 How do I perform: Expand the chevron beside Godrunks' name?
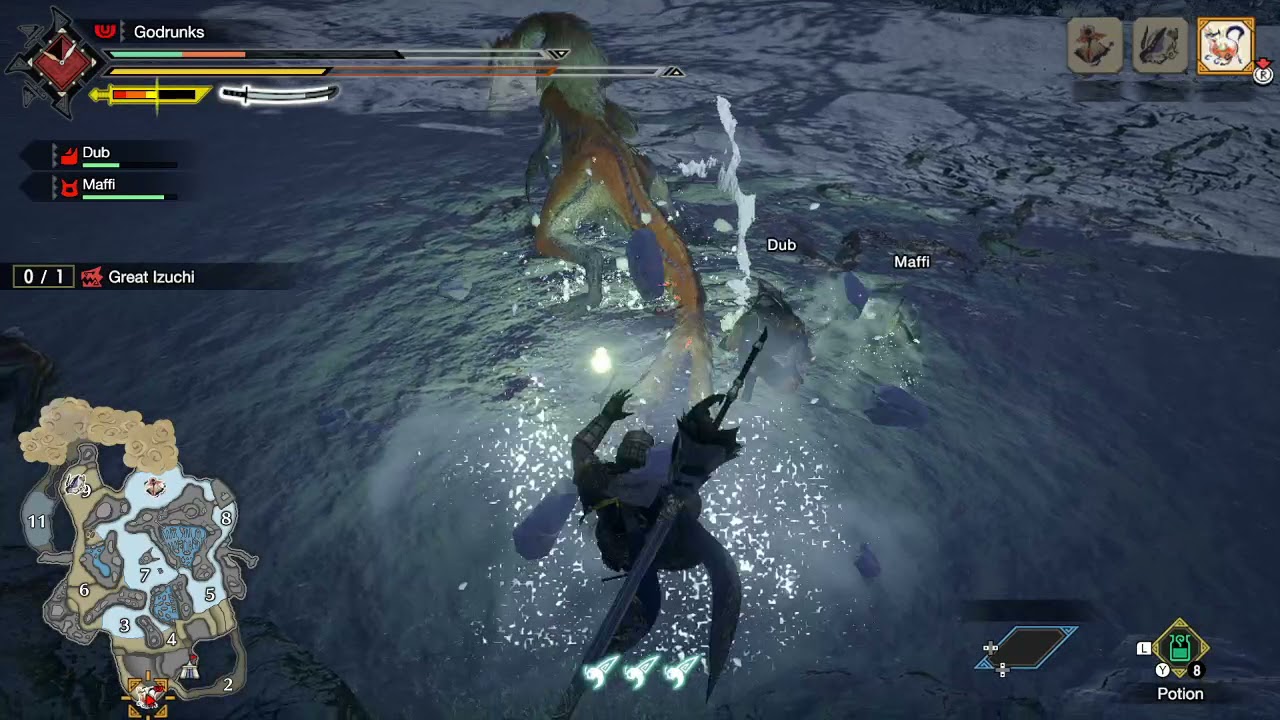point(124,32)
